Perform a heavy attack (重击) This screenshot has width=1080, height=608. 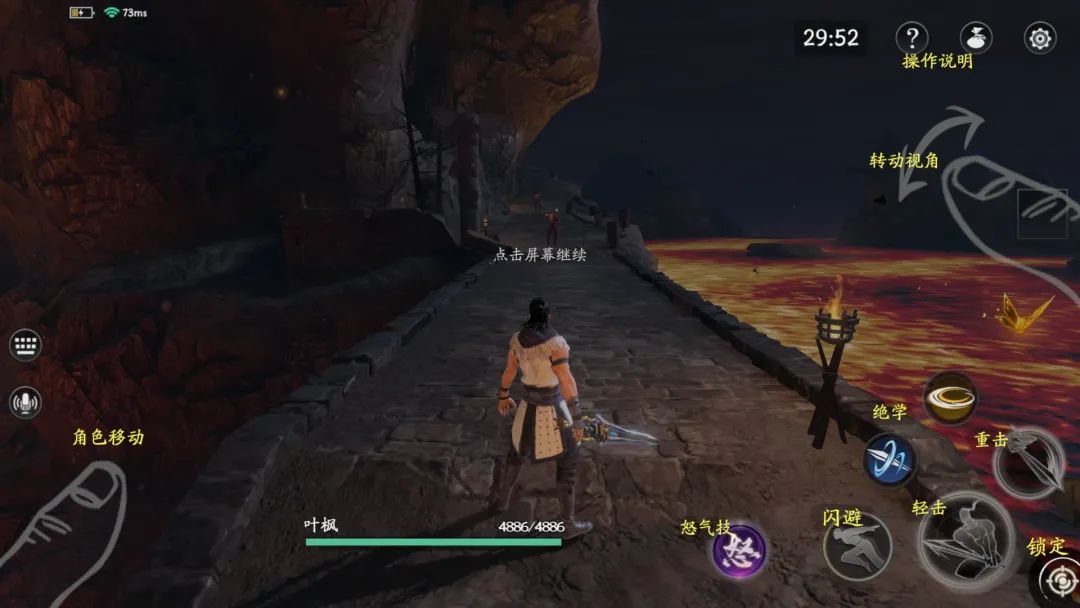[x=1030, y=462]
